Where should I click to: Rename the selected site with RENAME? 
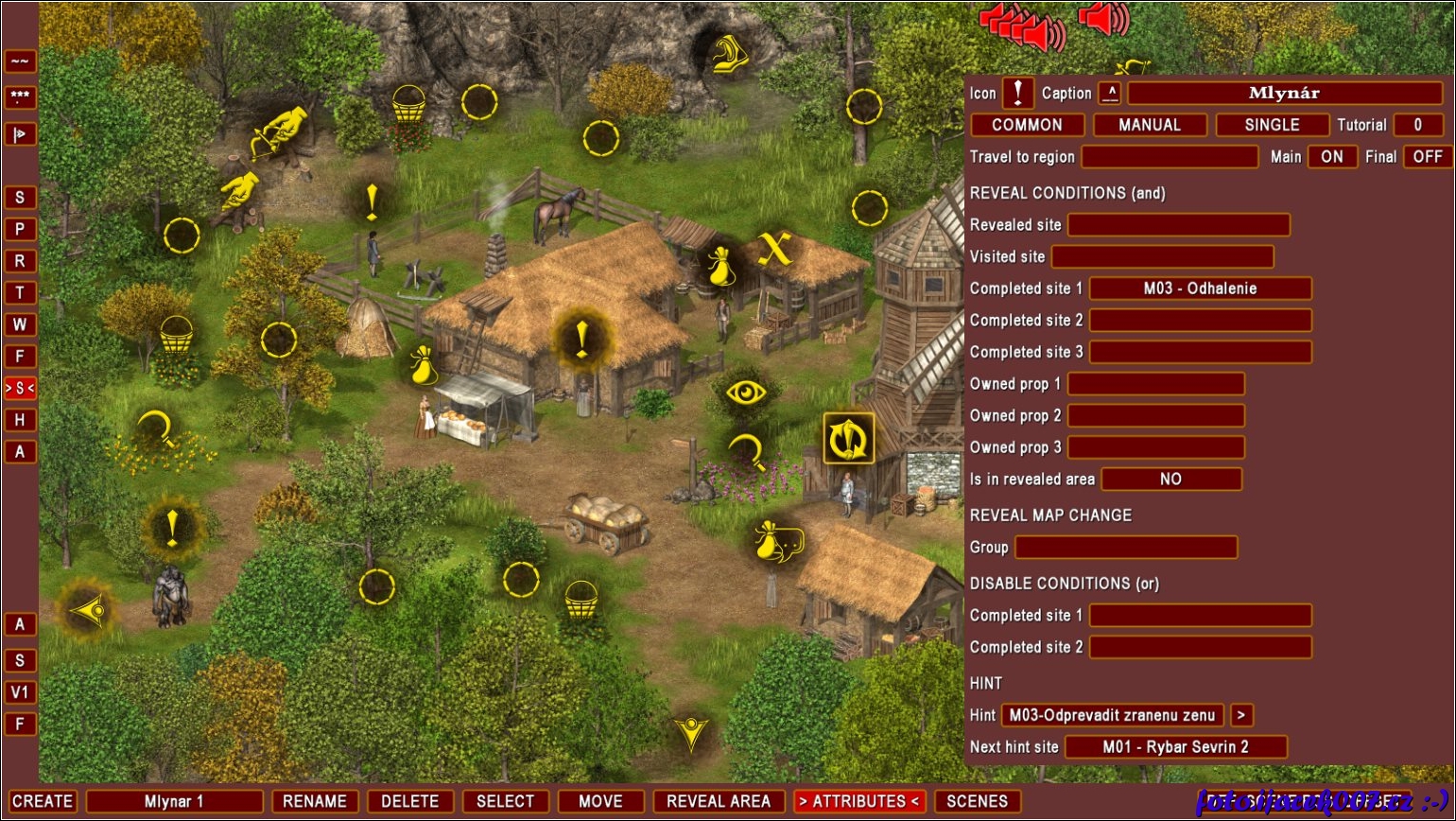tap(315, 801)
